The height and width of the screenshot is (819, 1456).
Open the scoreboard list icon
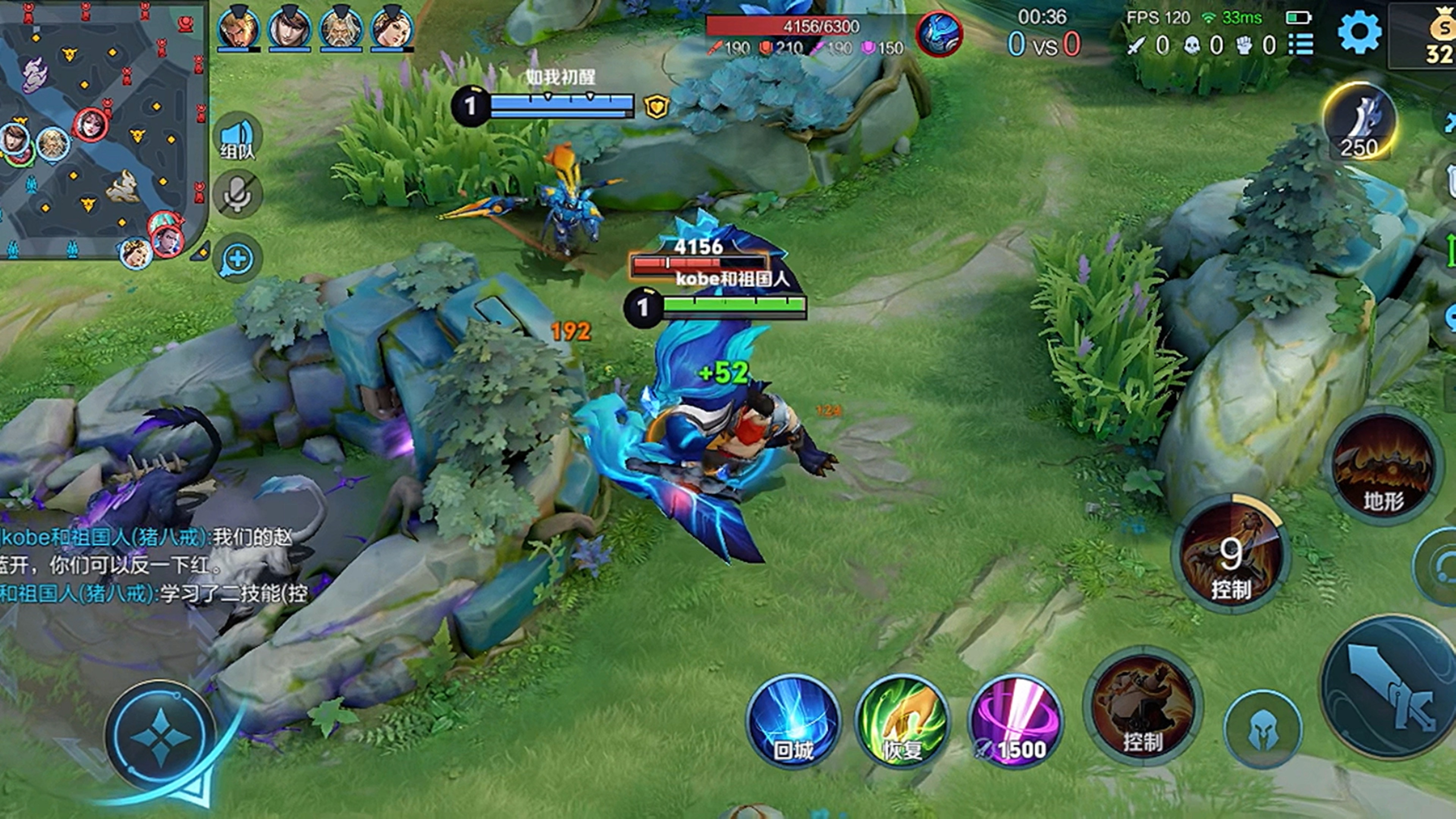coord(1301,44)
